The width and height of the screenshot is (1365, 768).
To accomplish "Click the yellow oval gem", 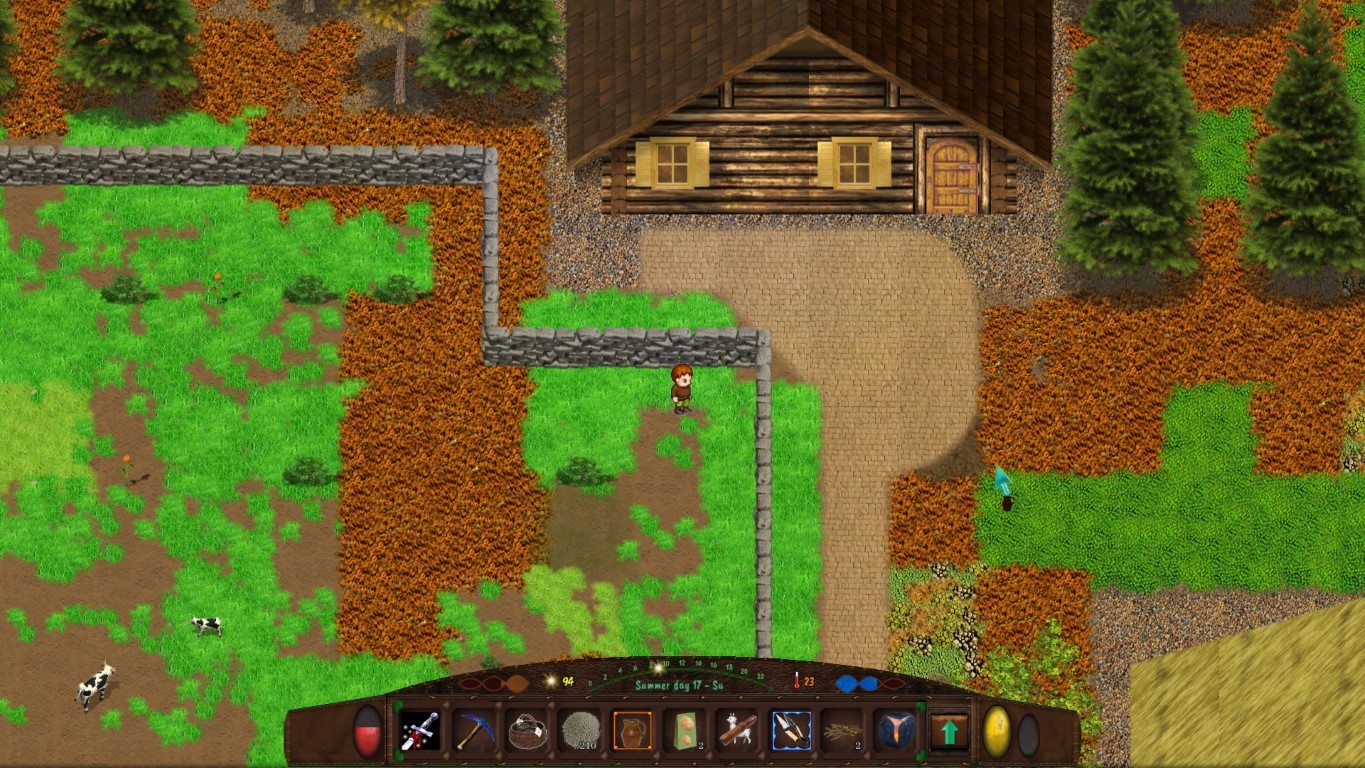I will coord(997,732).
